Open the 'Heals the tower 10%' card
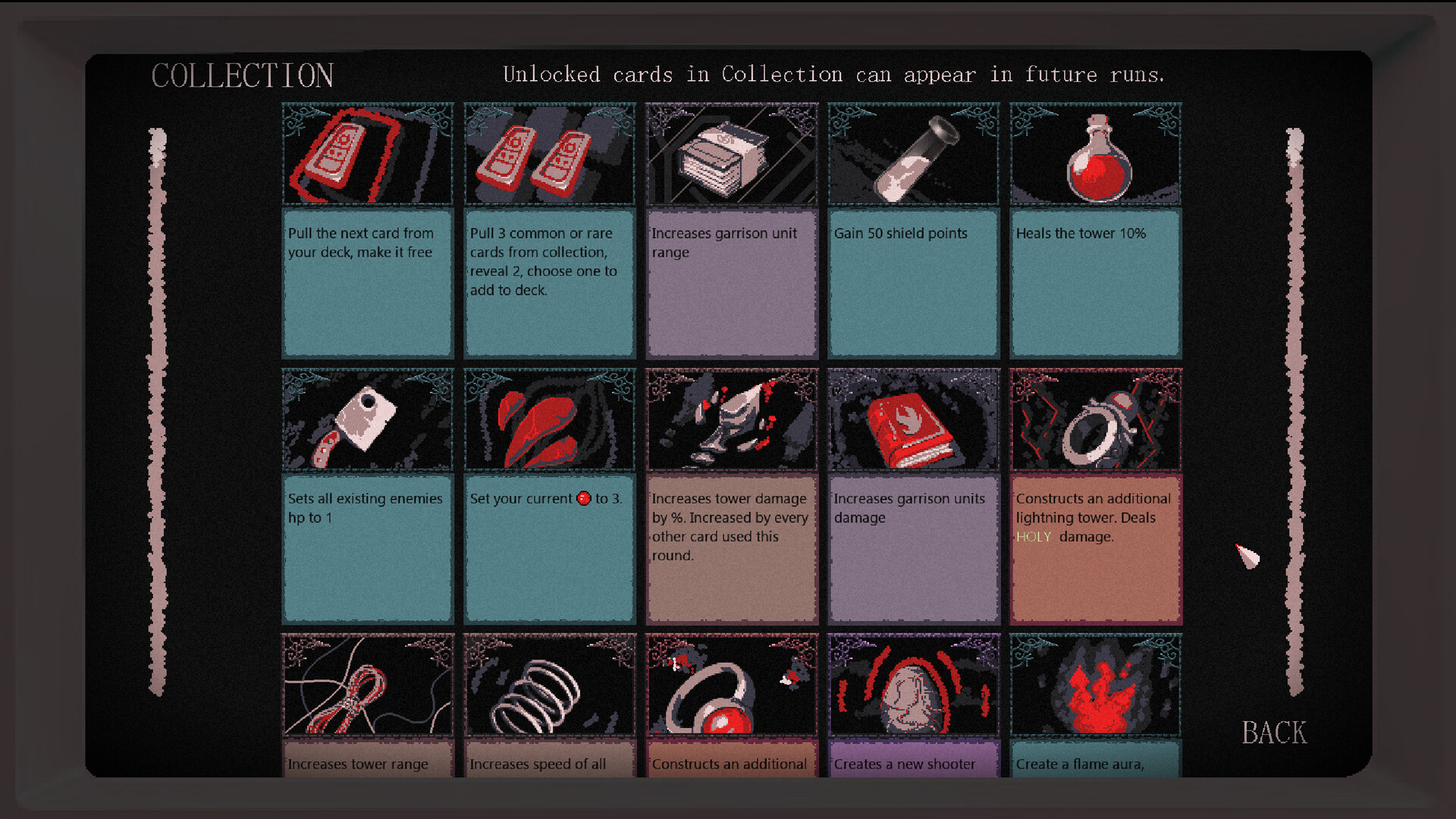 1095,284
